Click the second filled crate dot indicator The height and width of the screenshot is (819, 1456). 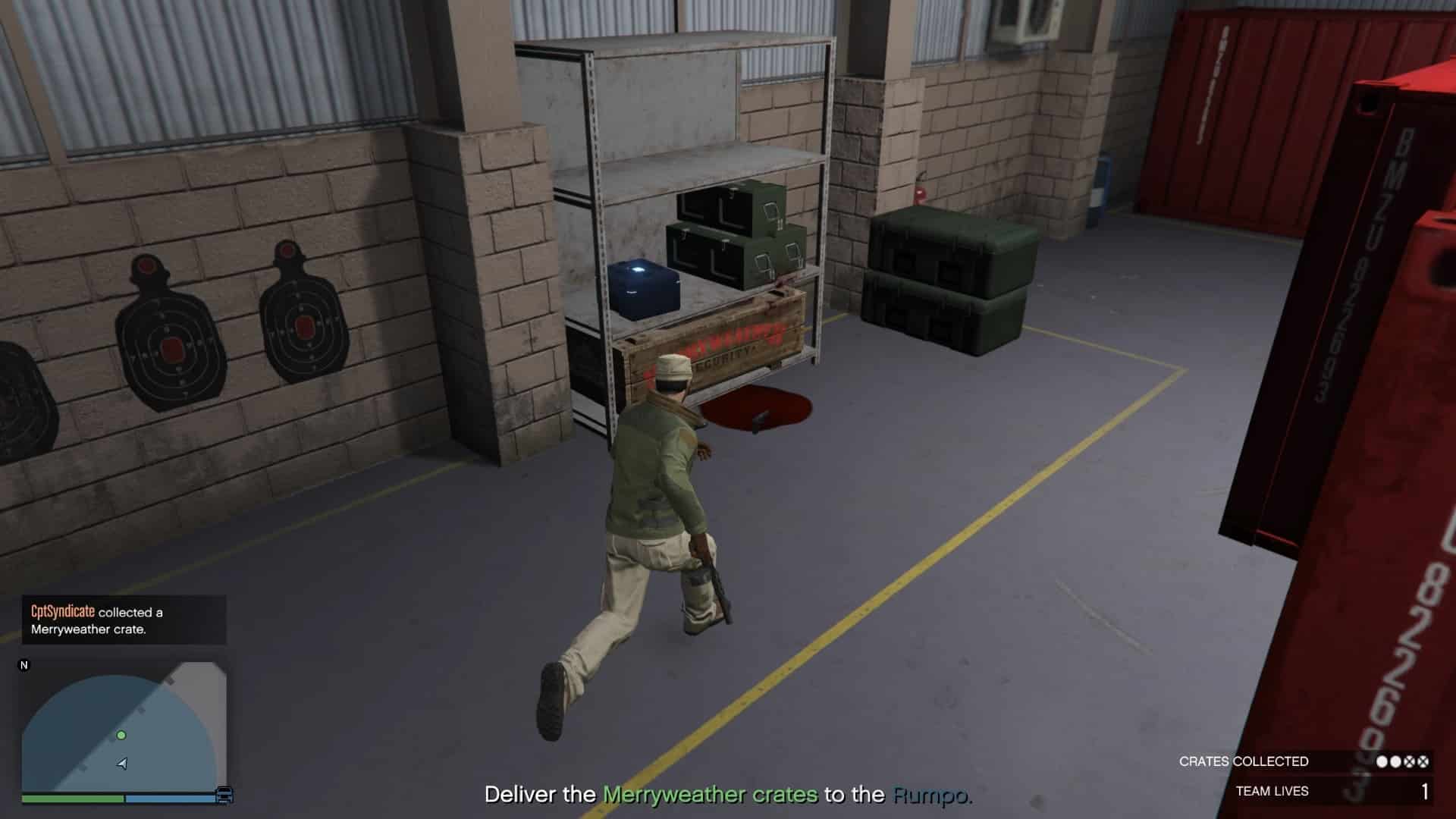pyautogui.click(x=1395, y=762)
